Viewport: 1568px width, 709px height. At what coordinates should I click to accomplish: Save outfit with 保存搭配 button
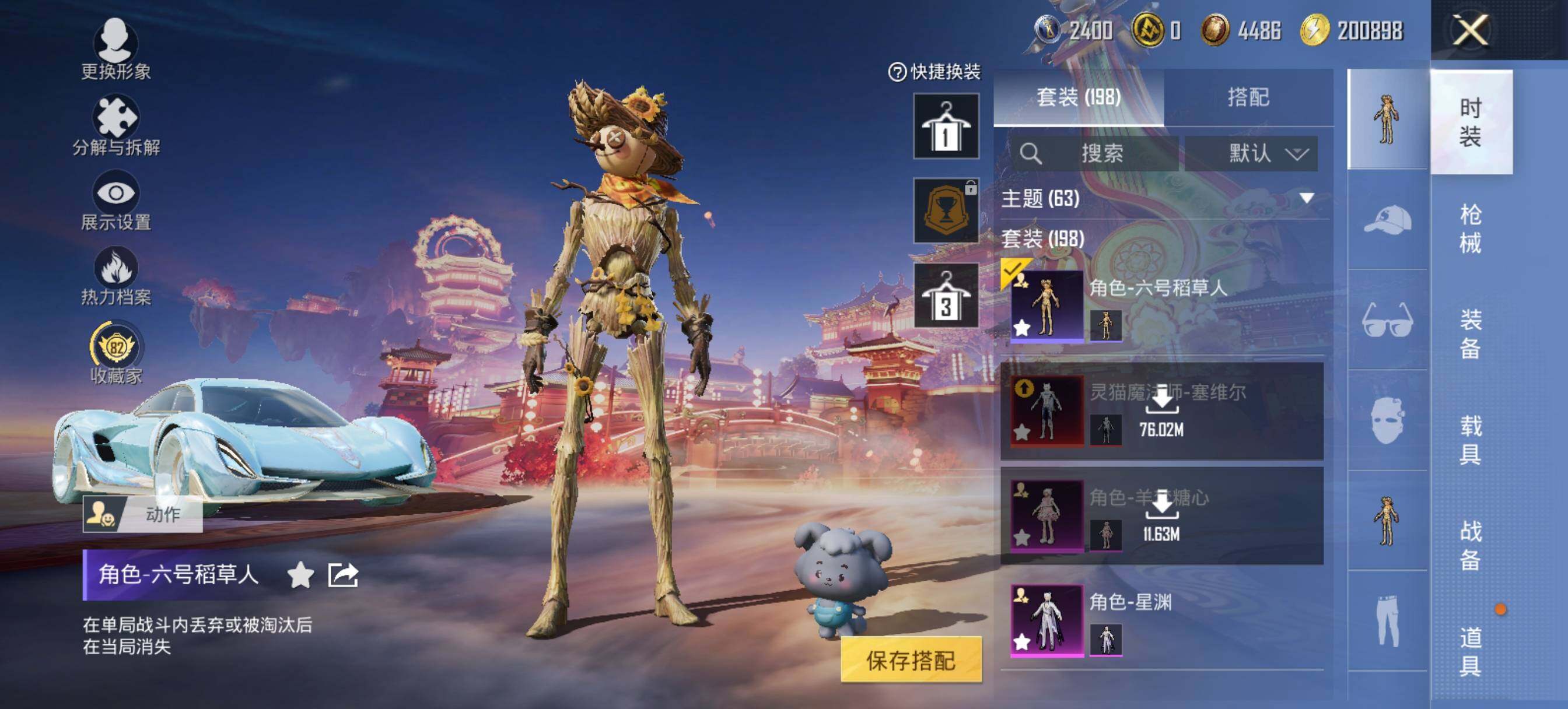click(911, 660)
